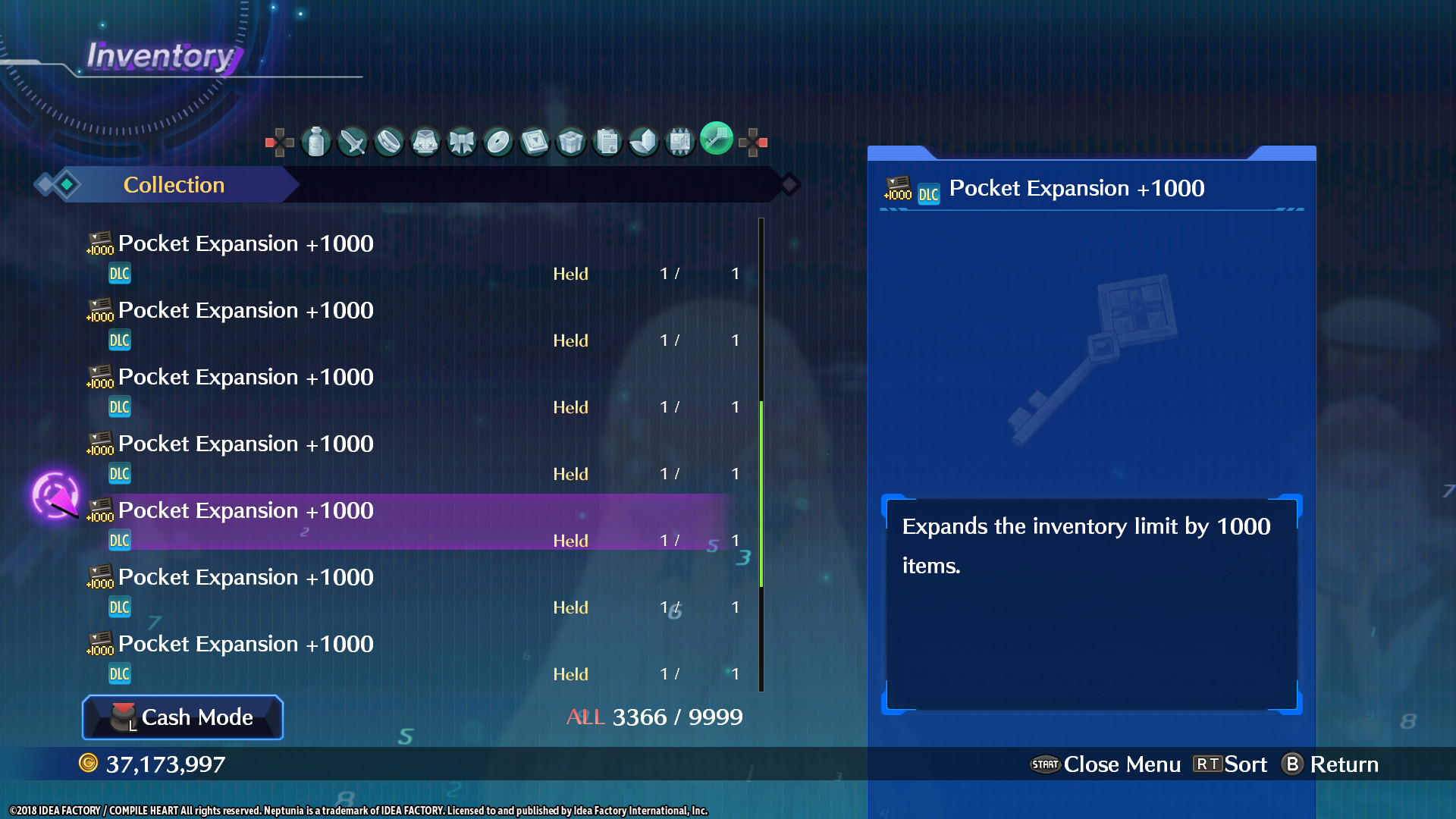This screenshot has height=819, width=1456.
Task: Select the potion consumables category icon
Action: pyautogui.click(x=316, y=141)
